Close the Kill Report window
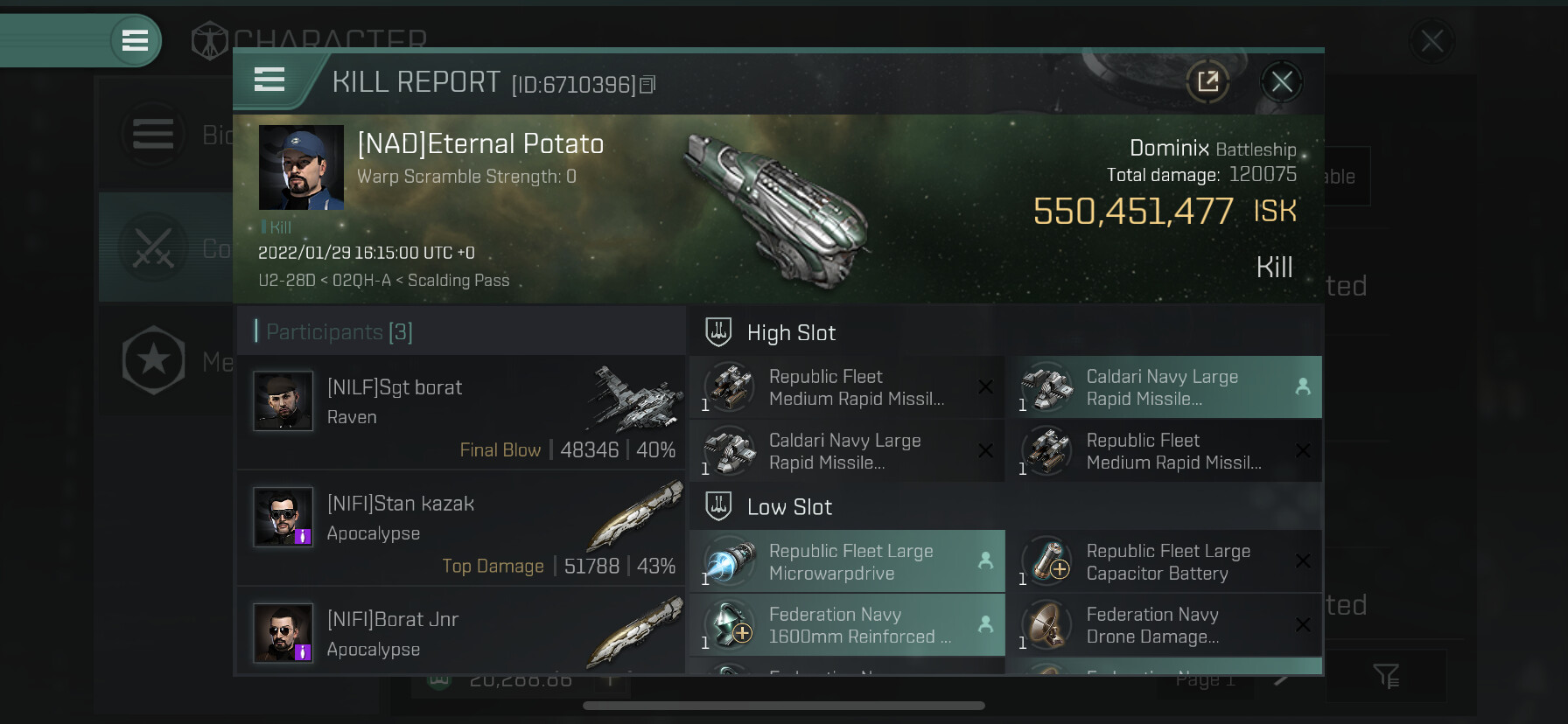Image resolution: width=1568 pixels, height=724 pixels. pyautogui.click(x=1281, y=82)
